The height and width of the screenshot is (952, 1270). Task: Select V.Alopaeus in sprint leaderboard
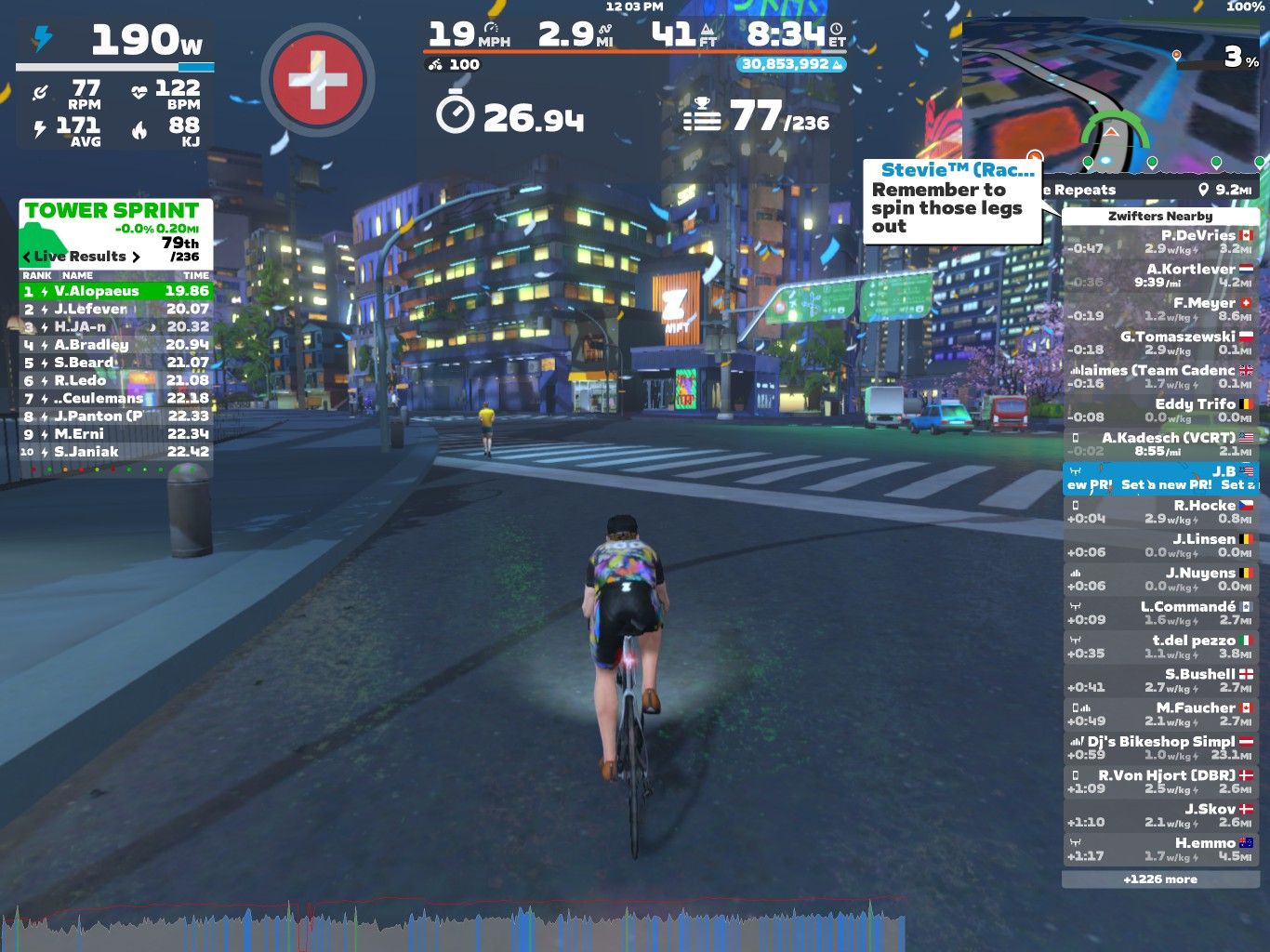115,291
